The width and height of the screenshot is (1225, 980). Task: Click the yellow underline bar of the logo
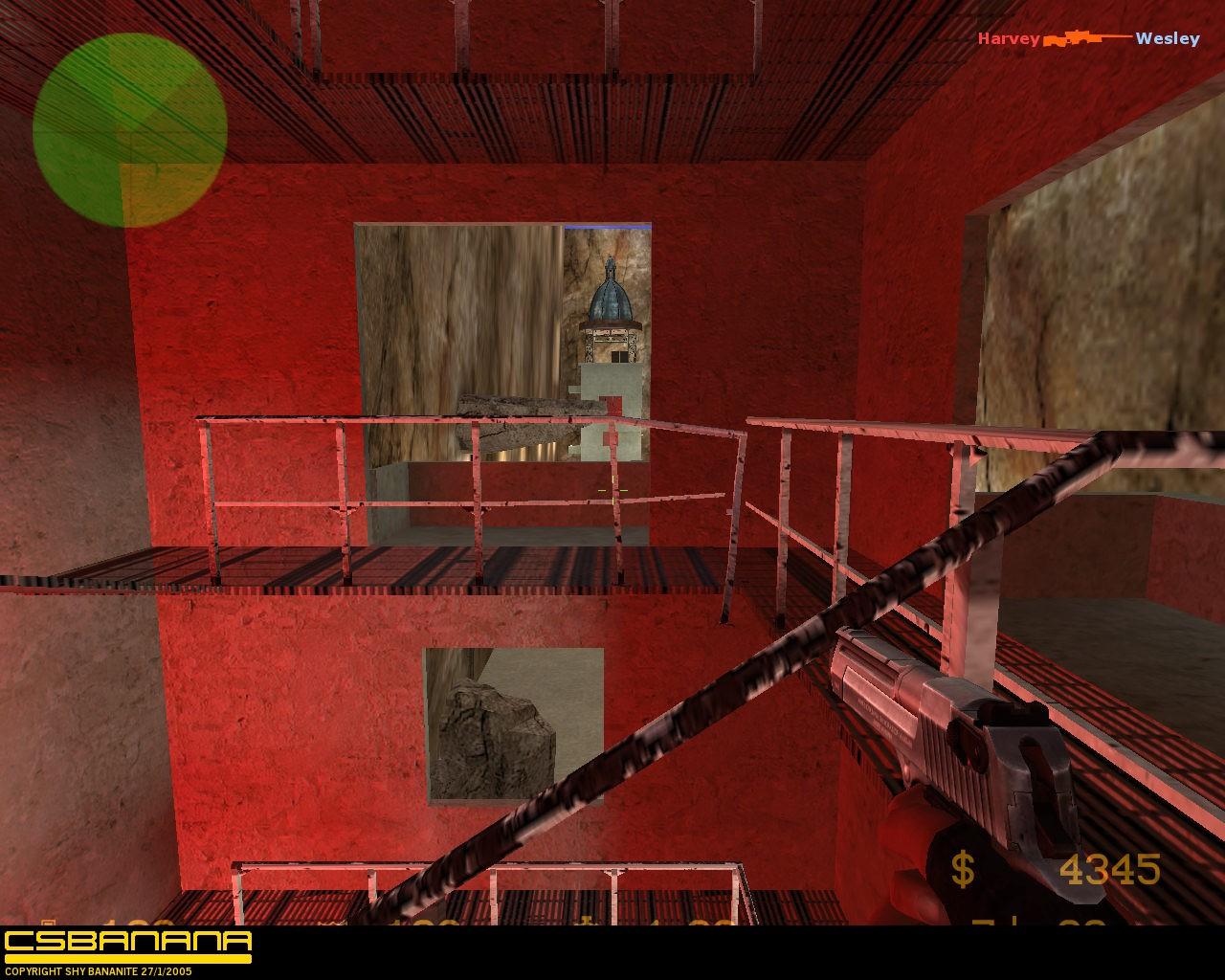coord(125,956)
